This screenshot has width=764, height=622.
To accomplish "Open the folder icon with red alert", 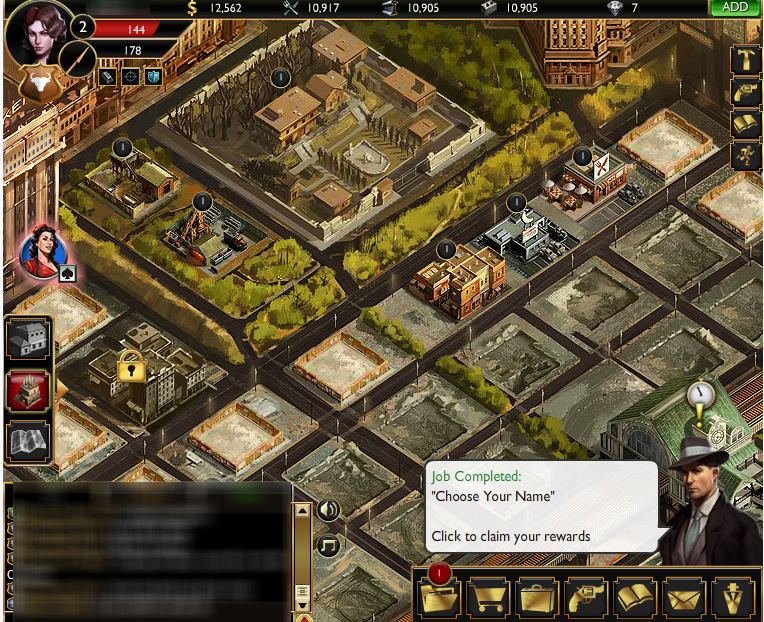I will pyautogui.click(x=440, y=597).
